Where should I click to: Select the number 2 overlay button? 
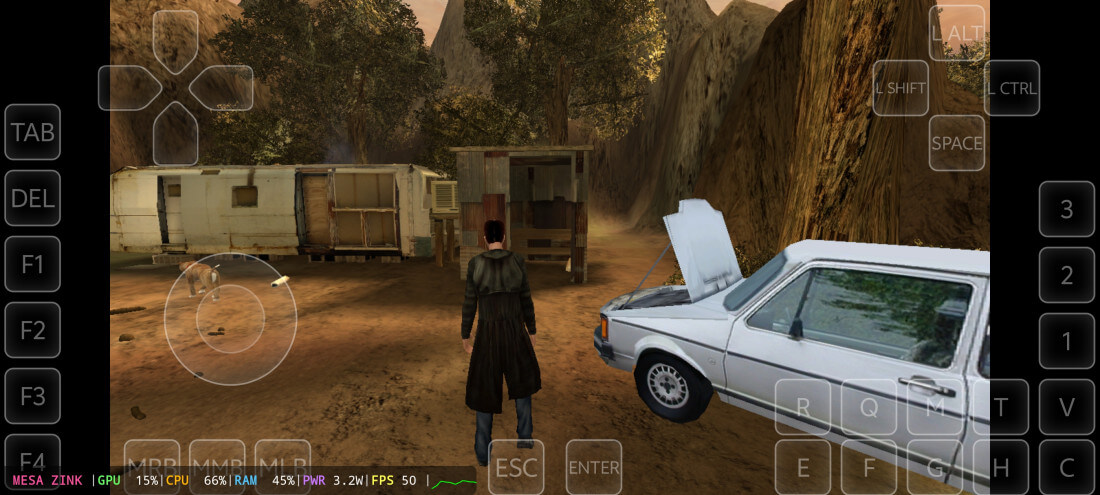click(x=1067, y=275)
